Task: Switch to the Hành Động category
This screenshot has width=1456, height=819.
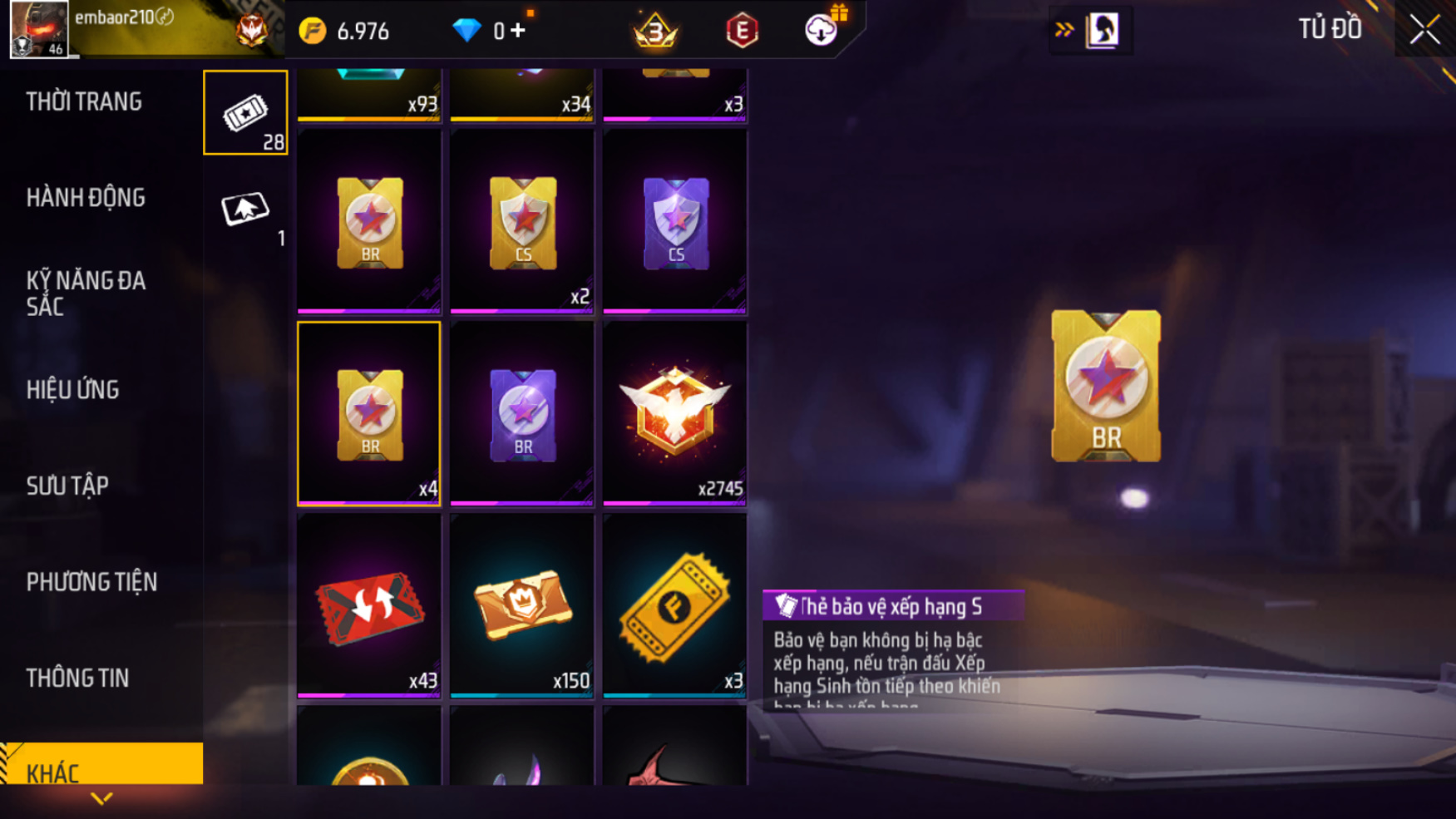Action: click(x=86, y=198)
